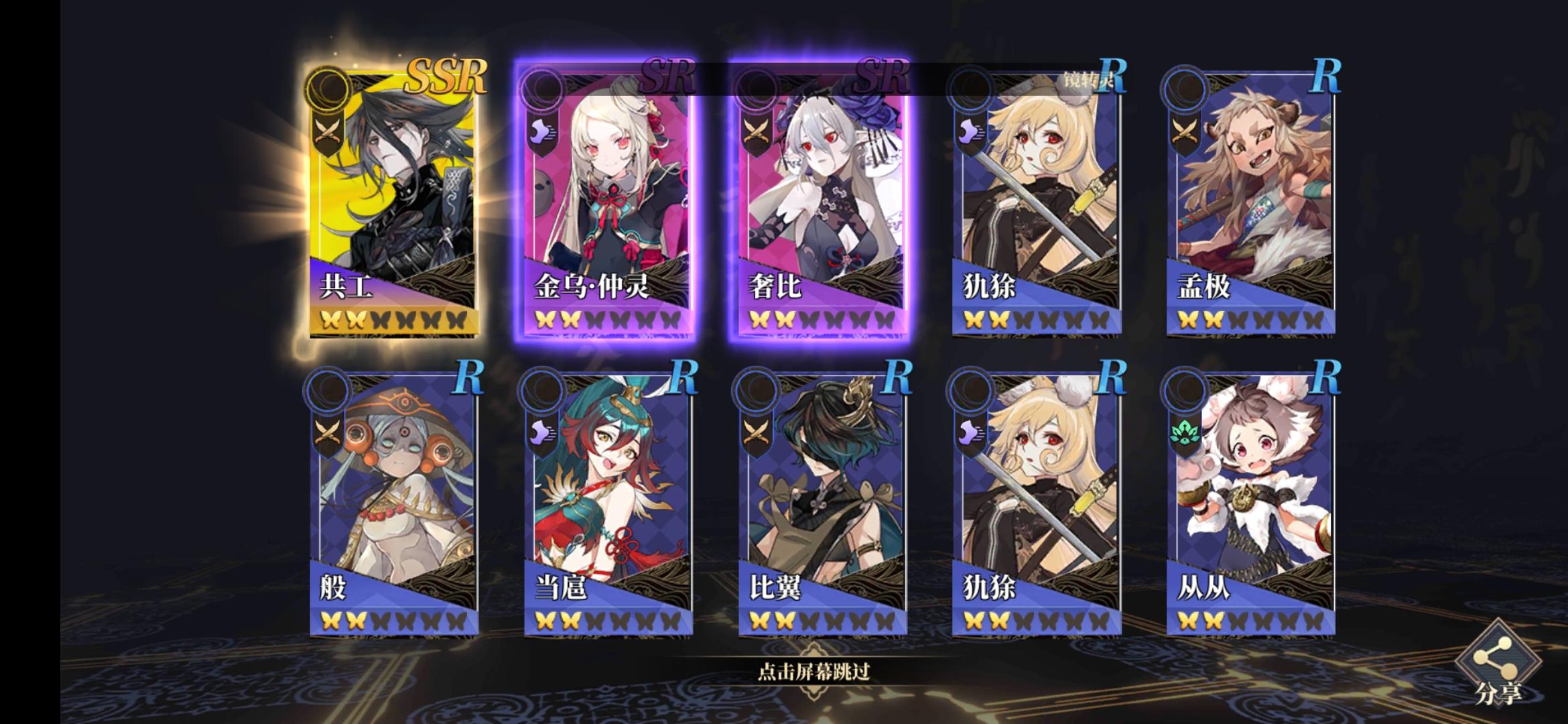Screen dimensions: 1568x724
Task: Click the SSR rarity banner on 共工's card
Action: tap(448, 82)
